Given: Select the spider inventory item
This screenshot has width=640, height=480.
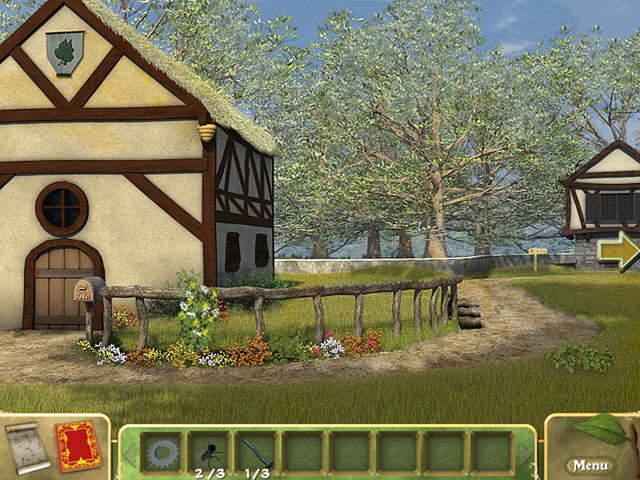Looking at the screenshot, I should [x=208, y=451].
